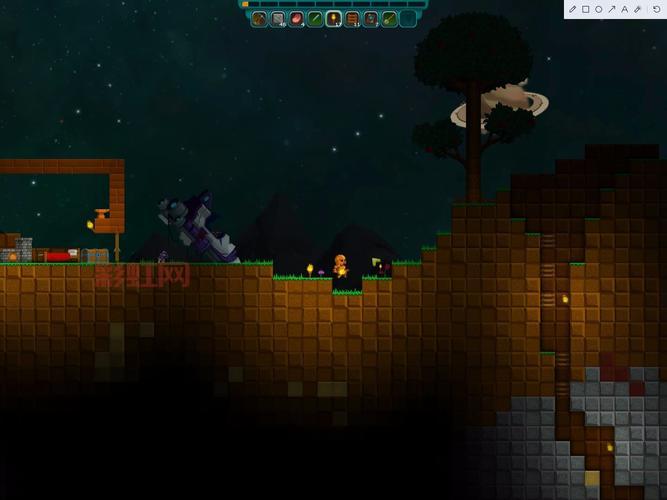Image resolution: width=667 pixels, height=500 pixels.
Task: Equip the green blade hotbar slot
Action: [x=315, y=18]
